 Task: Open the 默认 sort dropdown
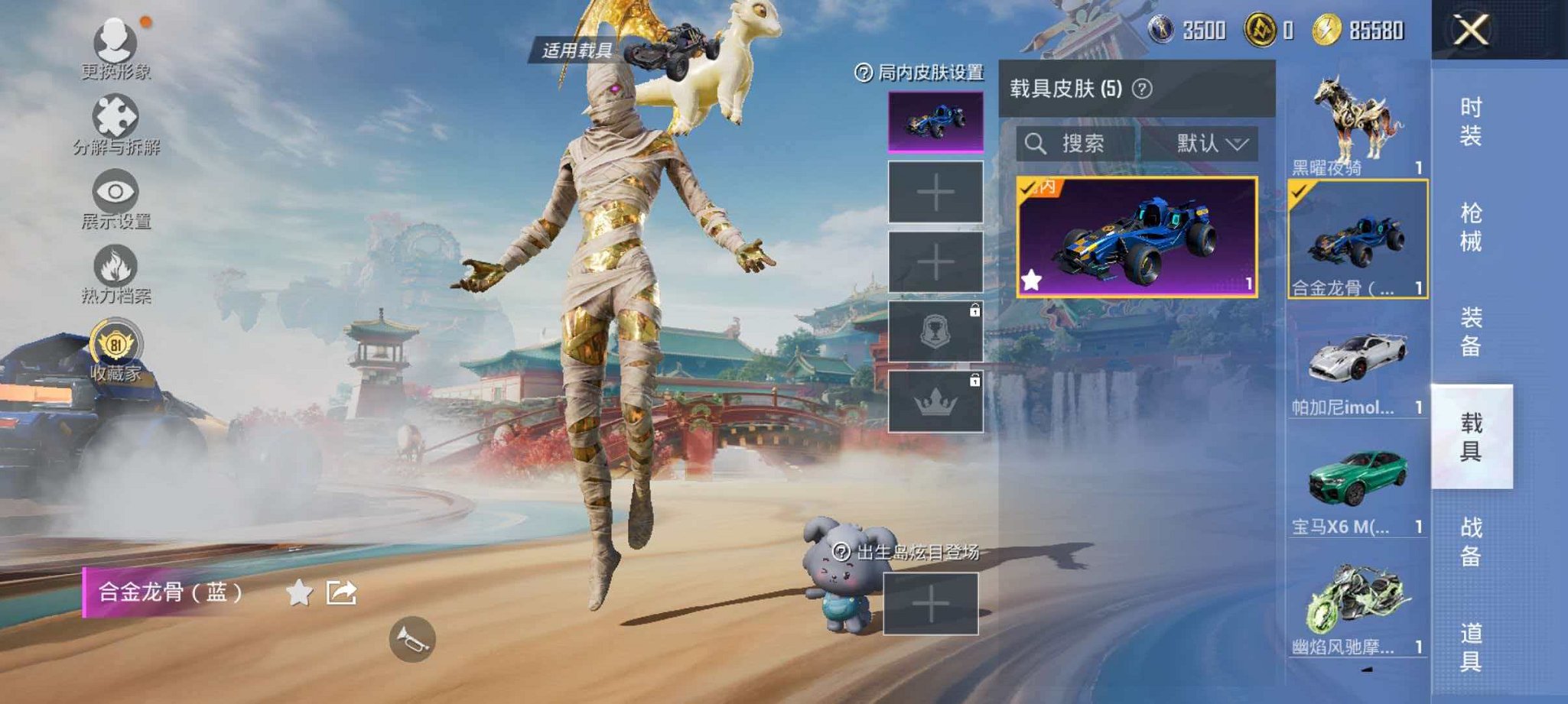1207,142
